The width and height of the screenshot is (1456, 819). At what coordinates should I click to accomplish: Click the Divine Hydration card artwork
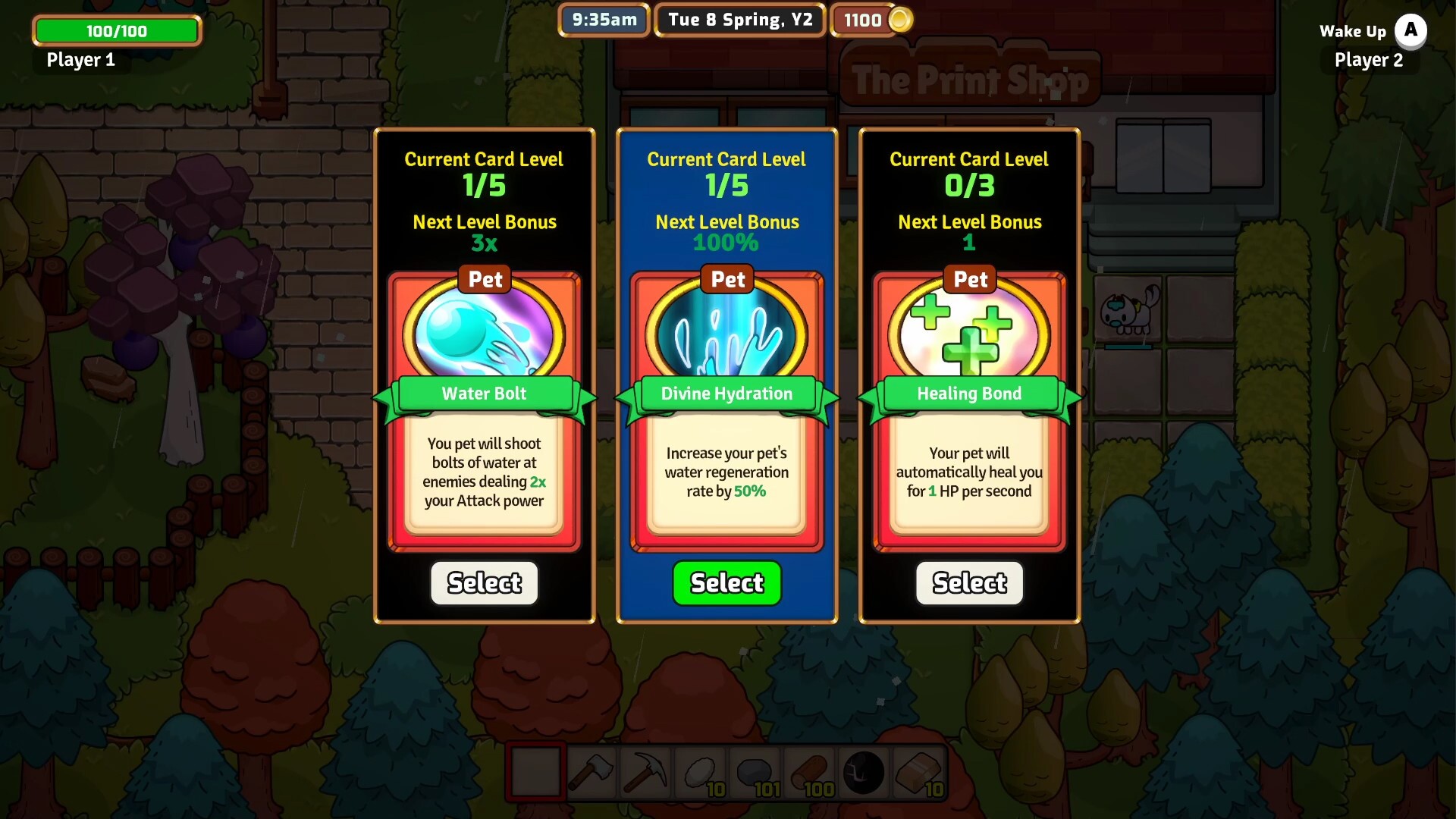[726, 334]
